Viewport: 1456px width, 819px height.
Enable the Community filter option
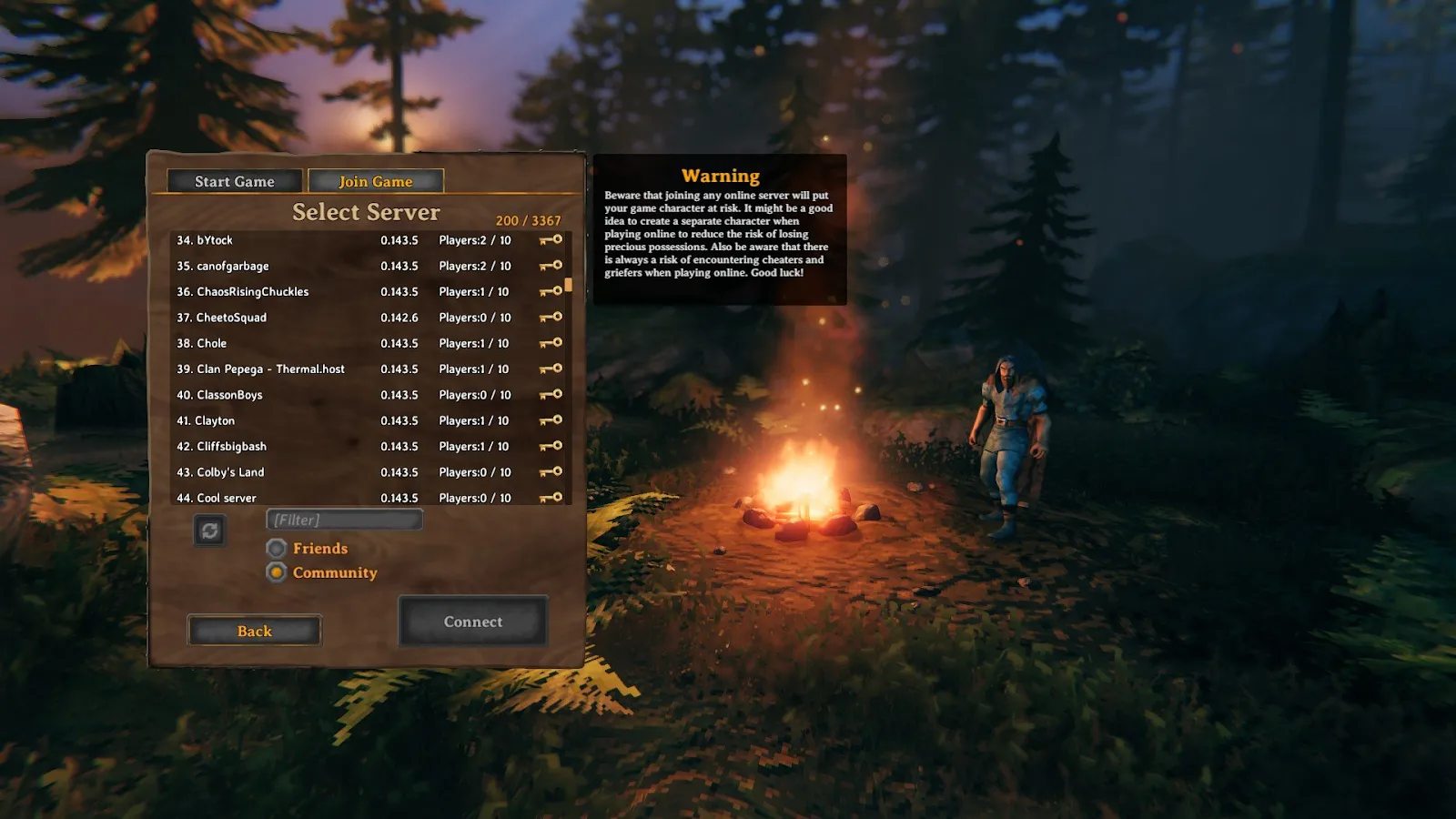click(x=276, y=572)
